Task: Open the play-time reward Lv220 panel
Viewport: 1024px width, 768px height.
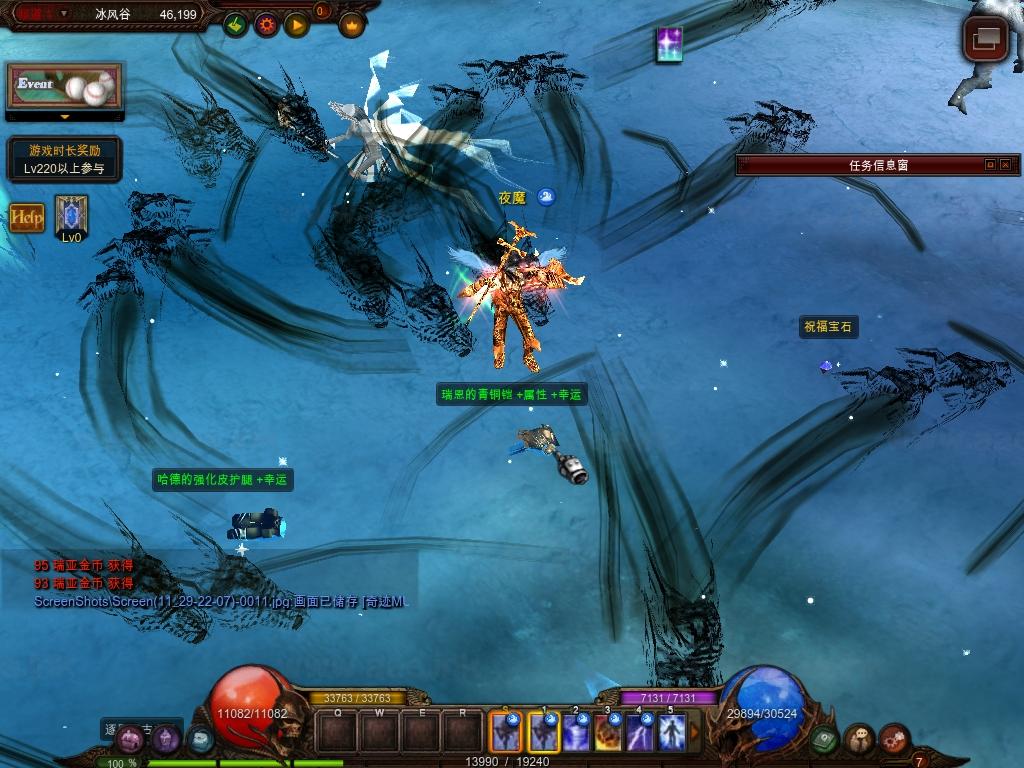Action: click(65, 159)
